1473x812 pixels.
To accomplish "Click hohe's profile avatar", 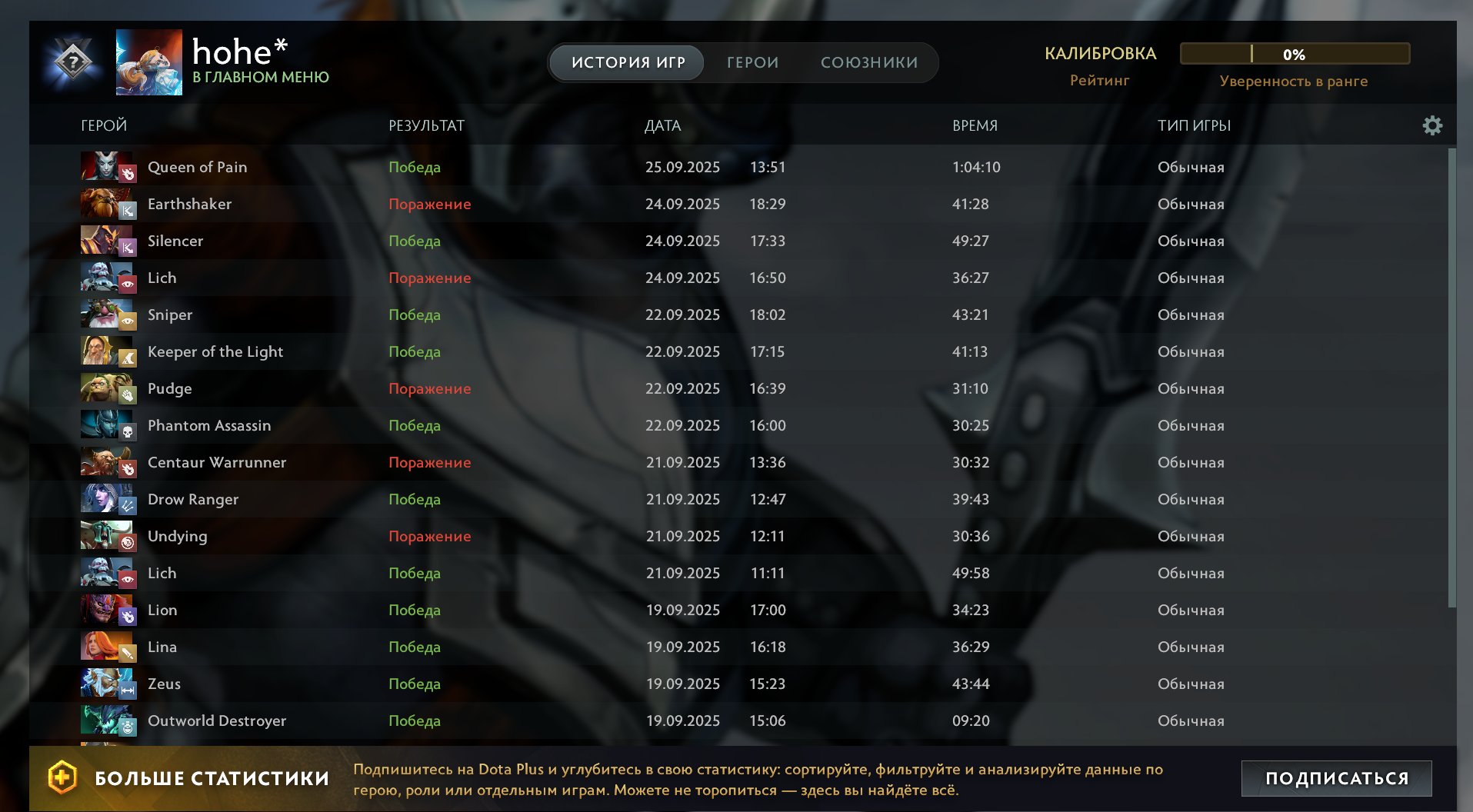I will [x=148, y=62].
